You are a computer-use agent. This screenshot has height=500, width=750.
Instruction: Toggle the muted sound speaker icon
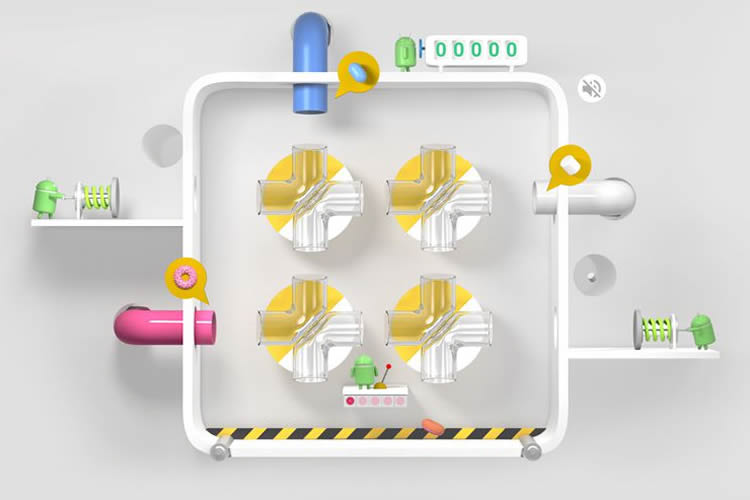pos(592,89)
